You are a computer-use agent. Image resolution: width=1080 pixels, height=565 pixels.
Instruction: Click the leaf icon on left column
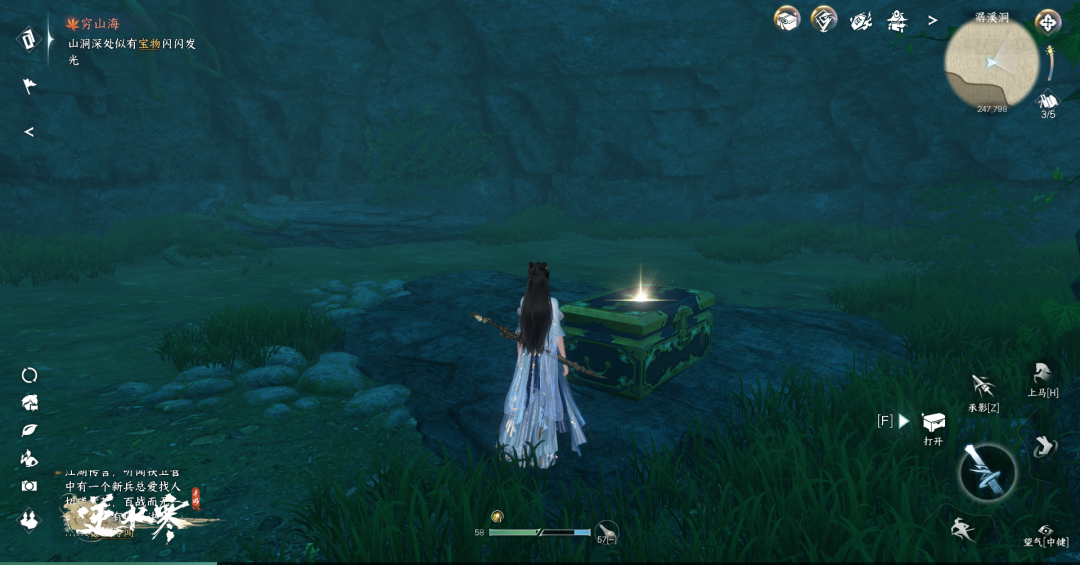[29, 430]
